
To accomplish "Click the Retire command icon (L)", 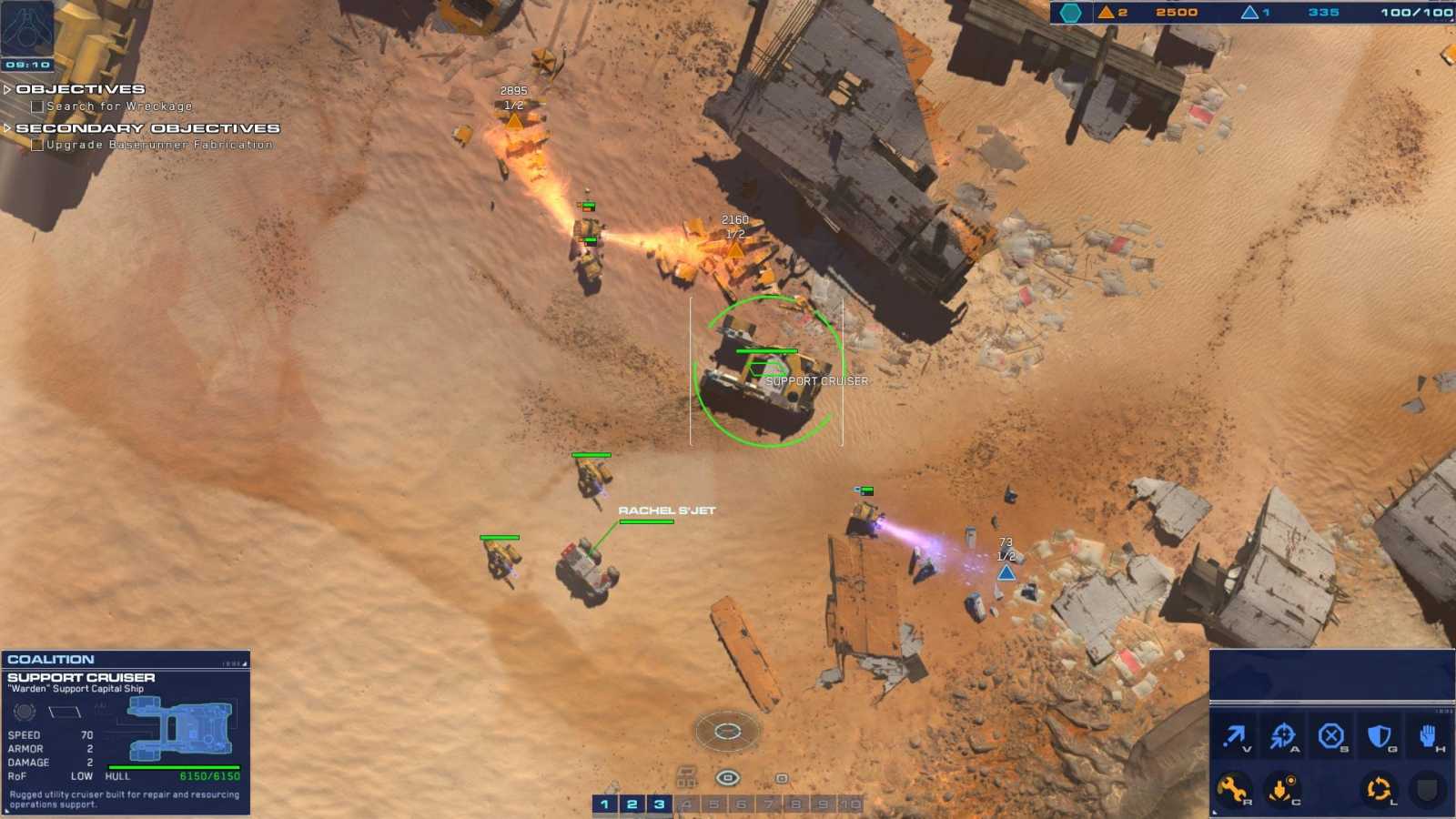I will coord(1378,788).
